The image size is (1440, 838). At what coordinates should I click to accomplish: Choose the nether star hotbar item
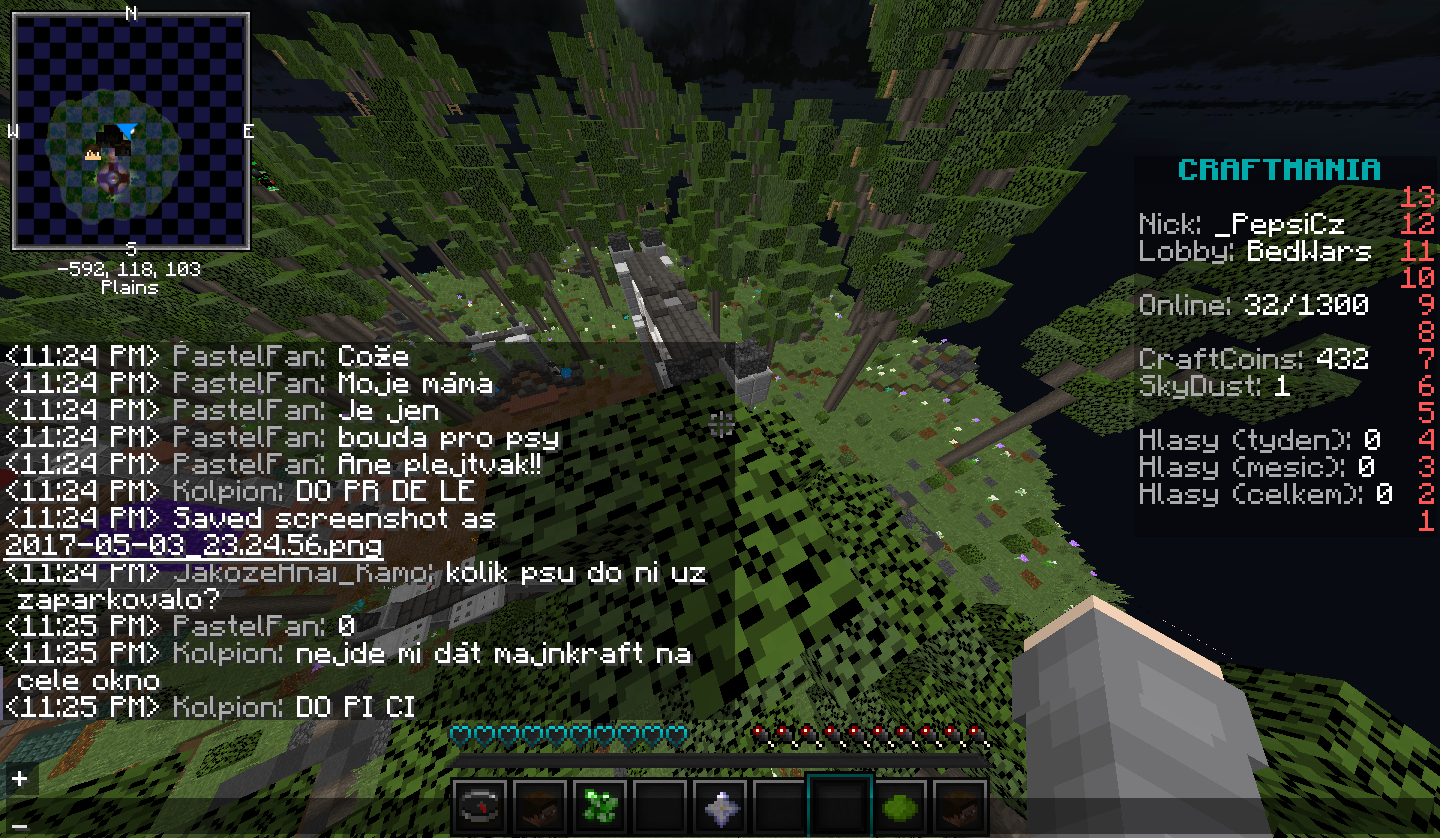point(720,805)
